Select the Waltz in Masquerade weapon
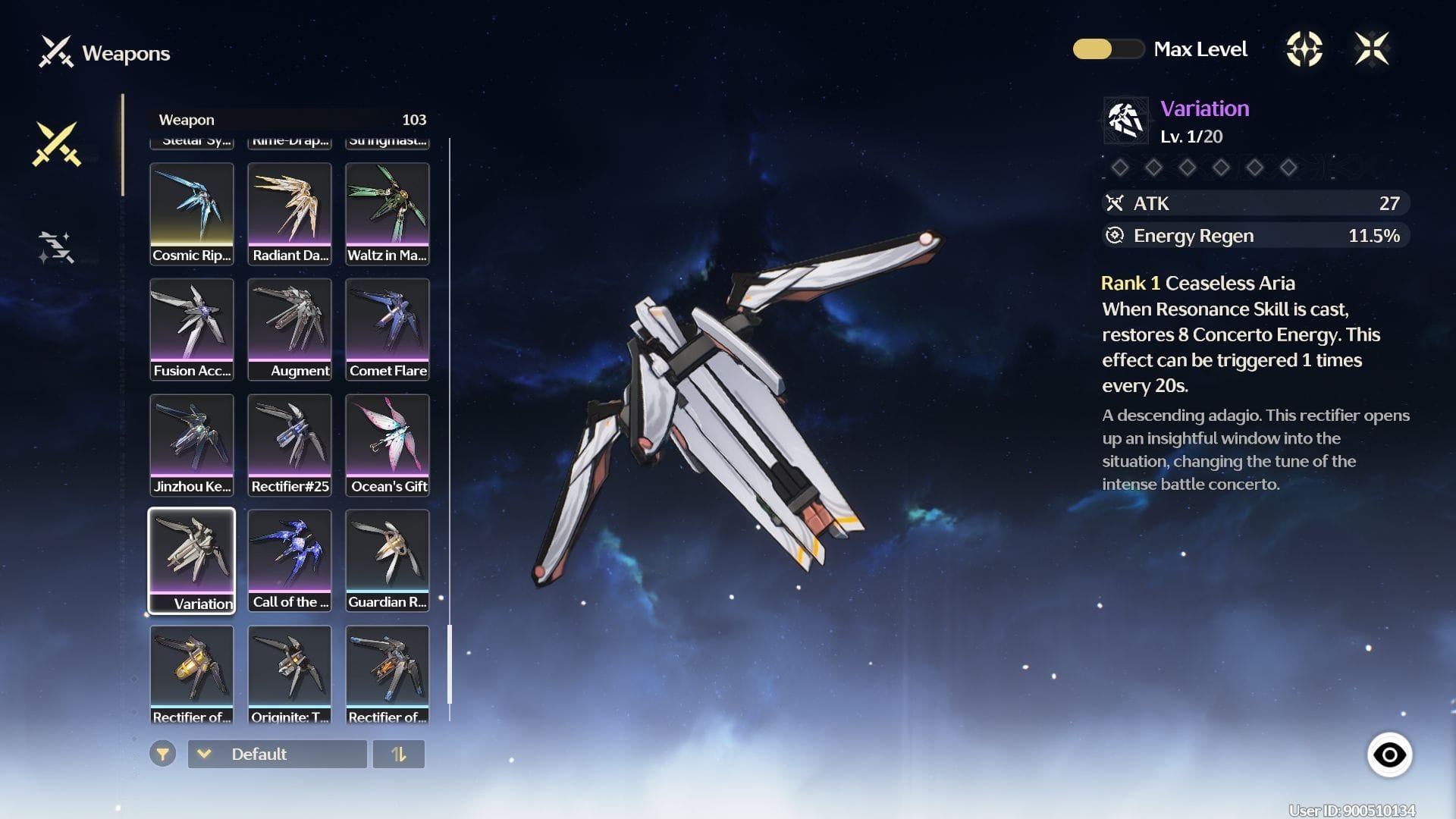Image resolution: width=1456 pixels, height=819 pixels. tap(388, 214)
